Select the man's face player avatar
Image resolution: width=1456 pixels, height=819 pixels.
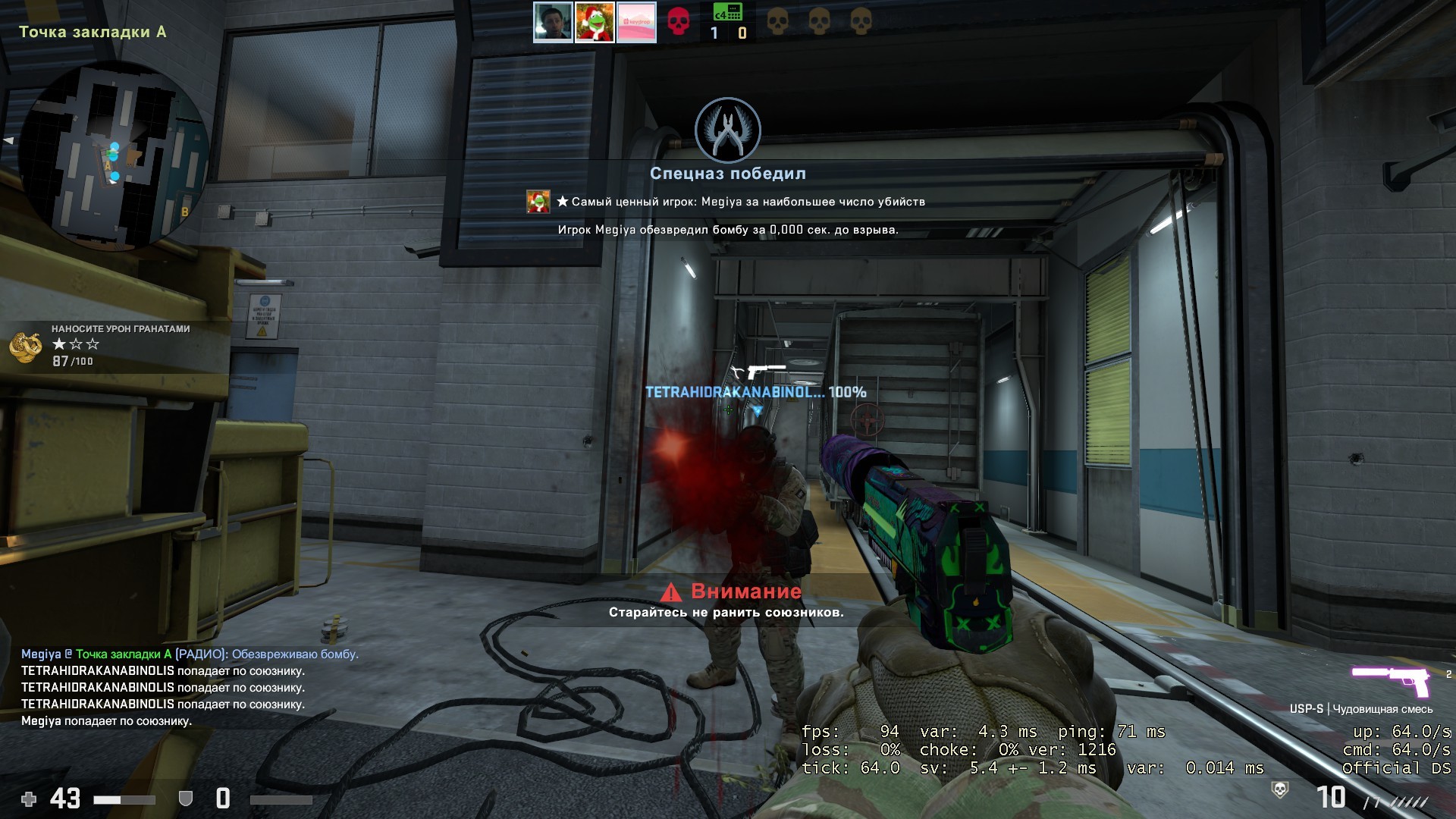click(x=553, y=23)
